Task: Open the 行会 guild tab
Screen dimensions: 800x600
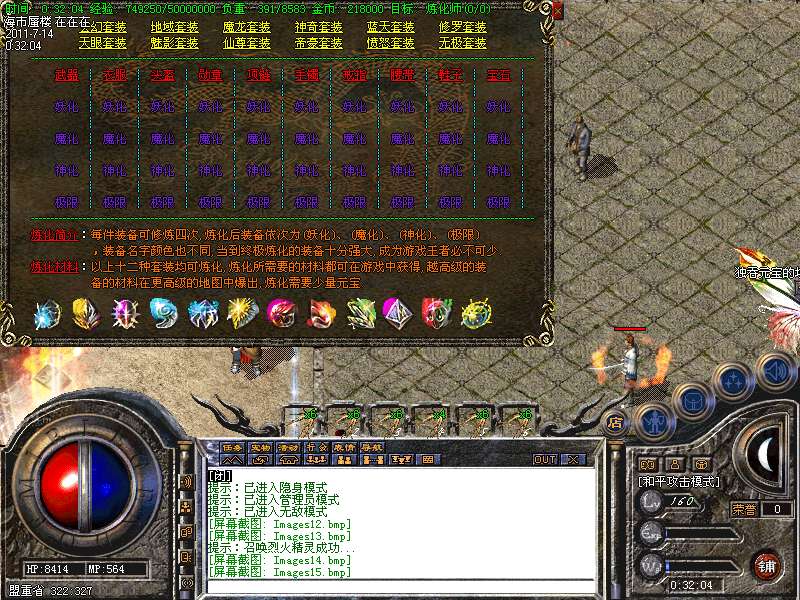Action: [x=316, y=447]
